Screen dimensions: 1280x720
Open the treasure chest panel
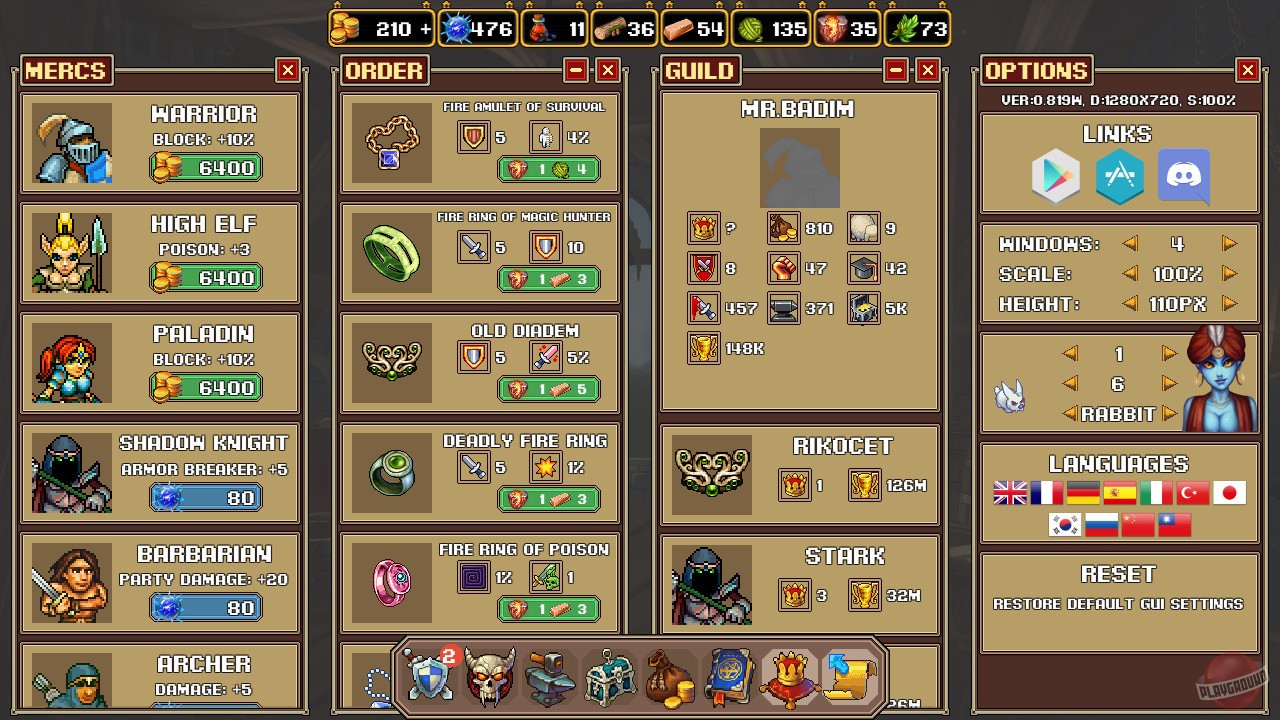[609, 677]
